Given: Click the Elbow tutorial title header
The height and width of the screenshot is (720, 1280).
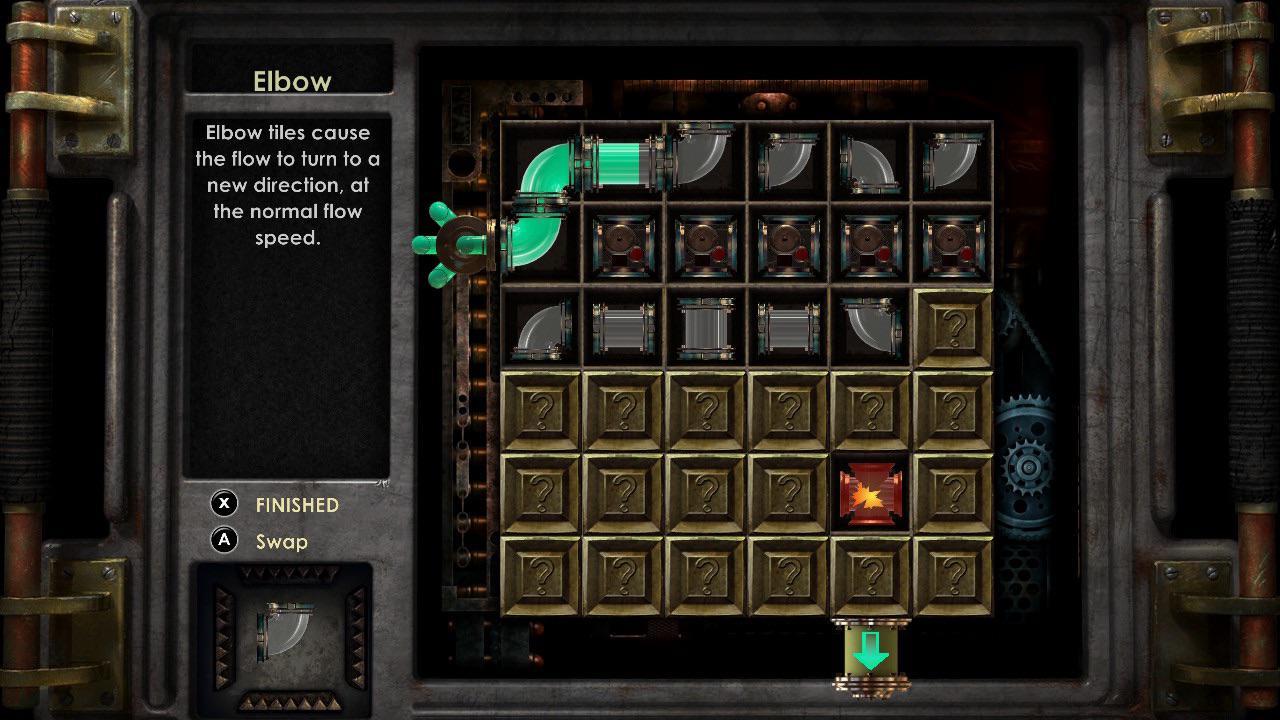Looking at the screenshot, I should (291, 81).
